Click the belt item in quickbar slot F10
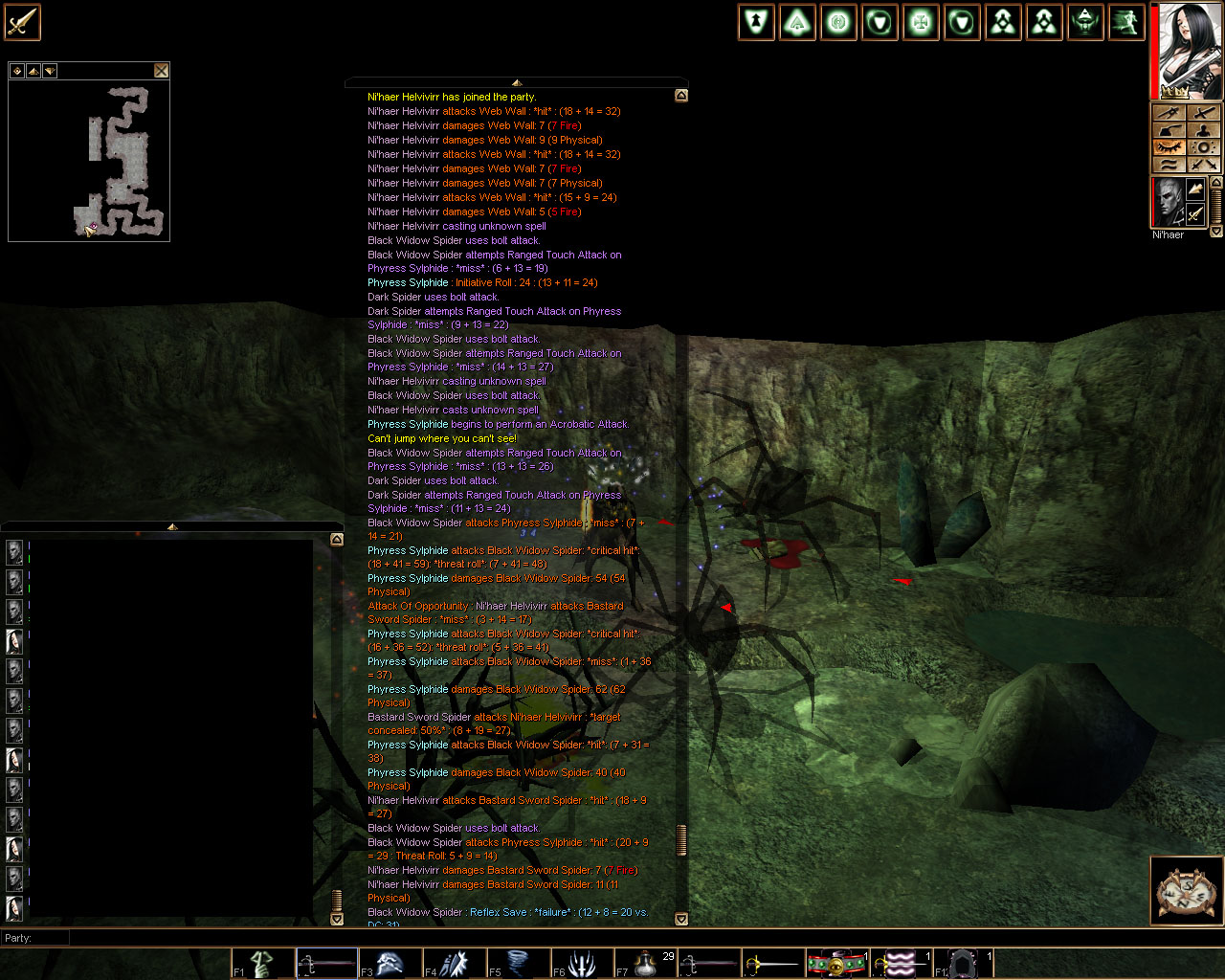Viewport: 1225px width, 980px height. point(838,962)
